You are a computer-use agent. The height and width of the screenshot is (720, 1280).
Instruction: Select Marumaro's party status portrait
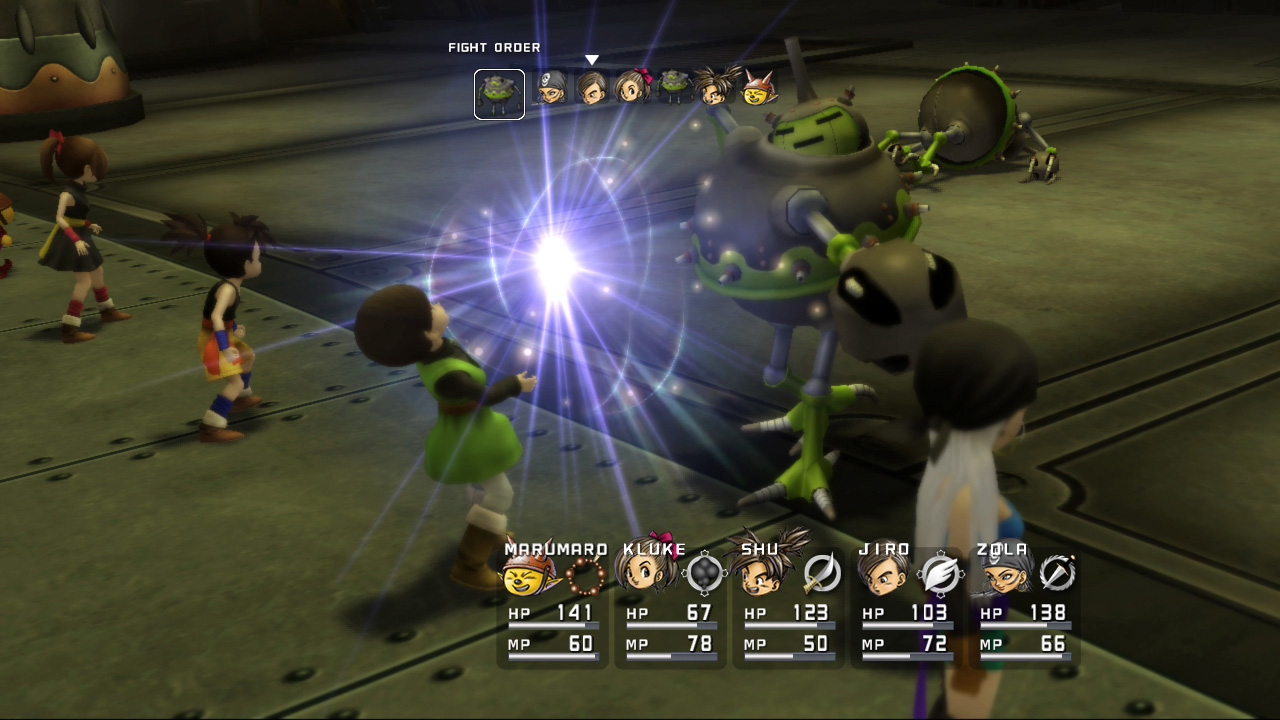(529, 575)
